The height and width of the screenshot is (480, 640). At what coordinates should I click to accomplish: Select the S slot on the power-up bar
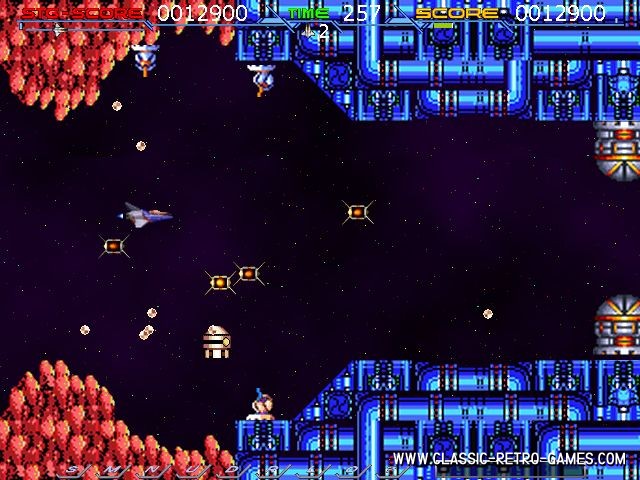point(71,469)
